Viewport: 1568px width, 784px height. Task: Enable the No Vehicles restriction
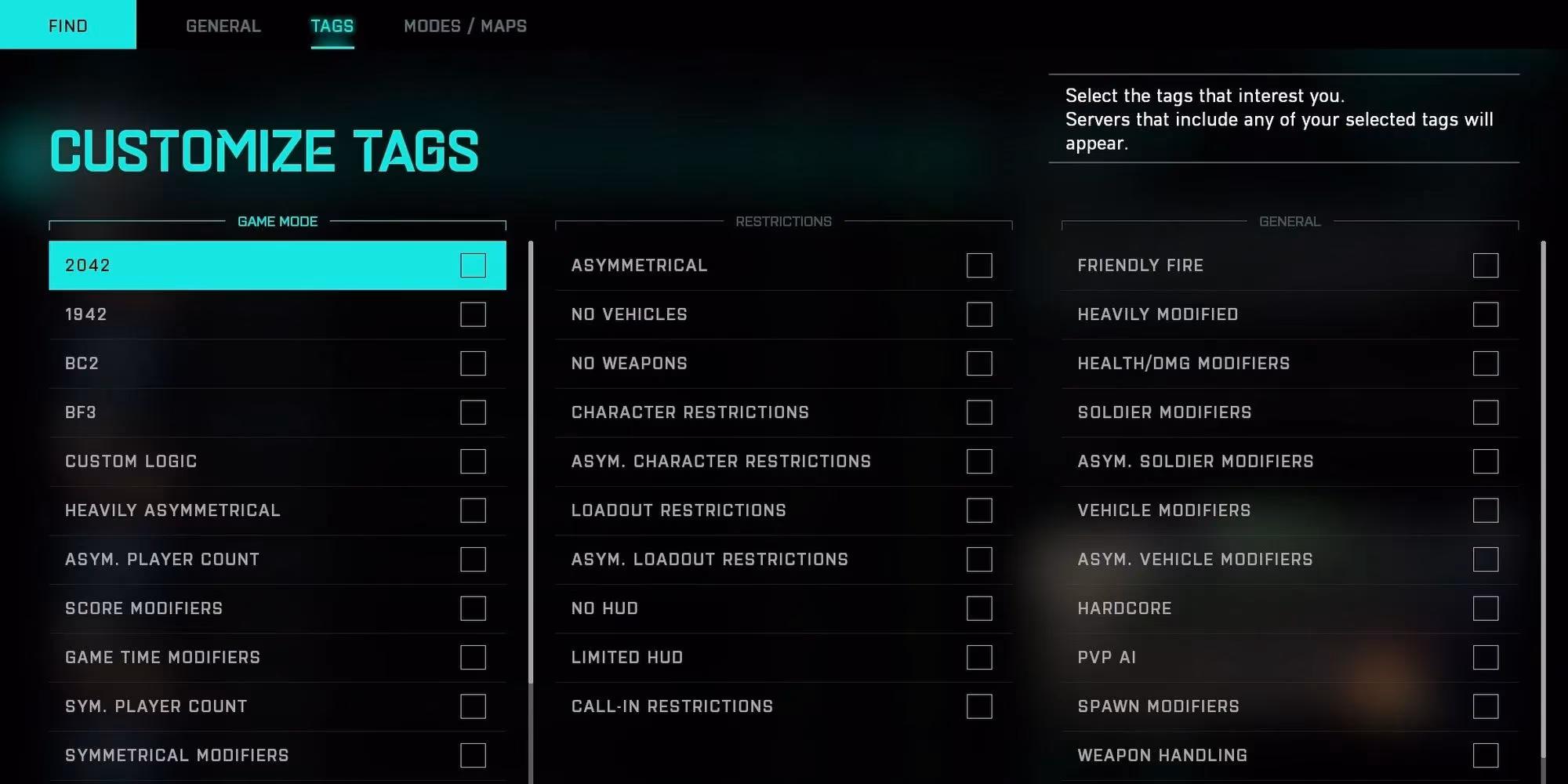point(979,314)
